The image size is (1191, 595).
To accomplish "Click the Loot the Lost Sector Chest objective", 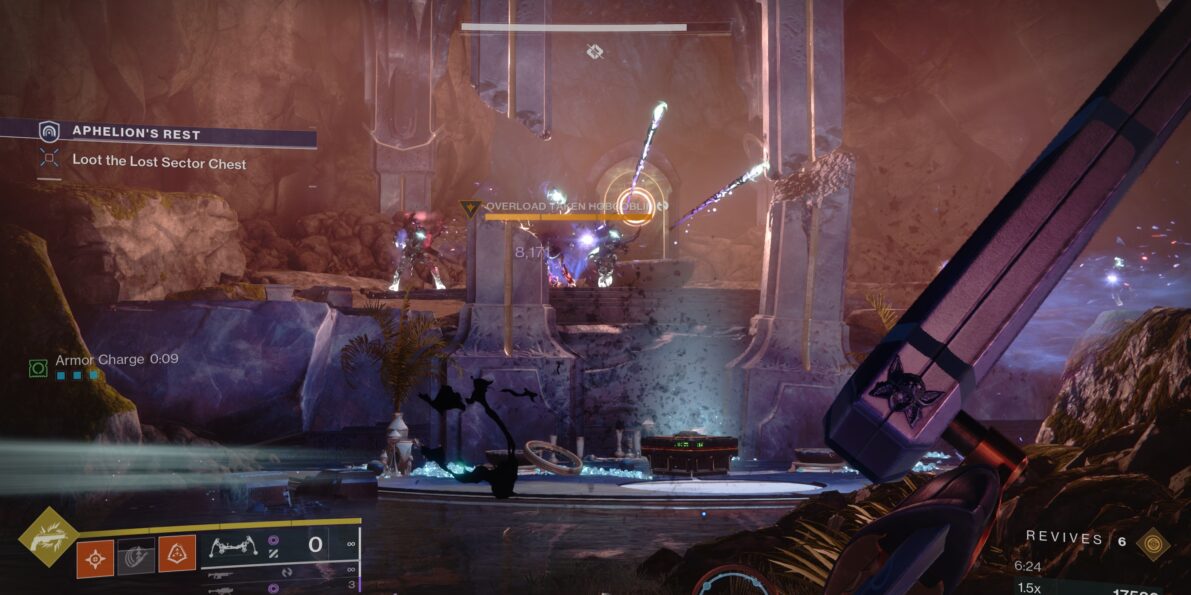I will point(158,163).
